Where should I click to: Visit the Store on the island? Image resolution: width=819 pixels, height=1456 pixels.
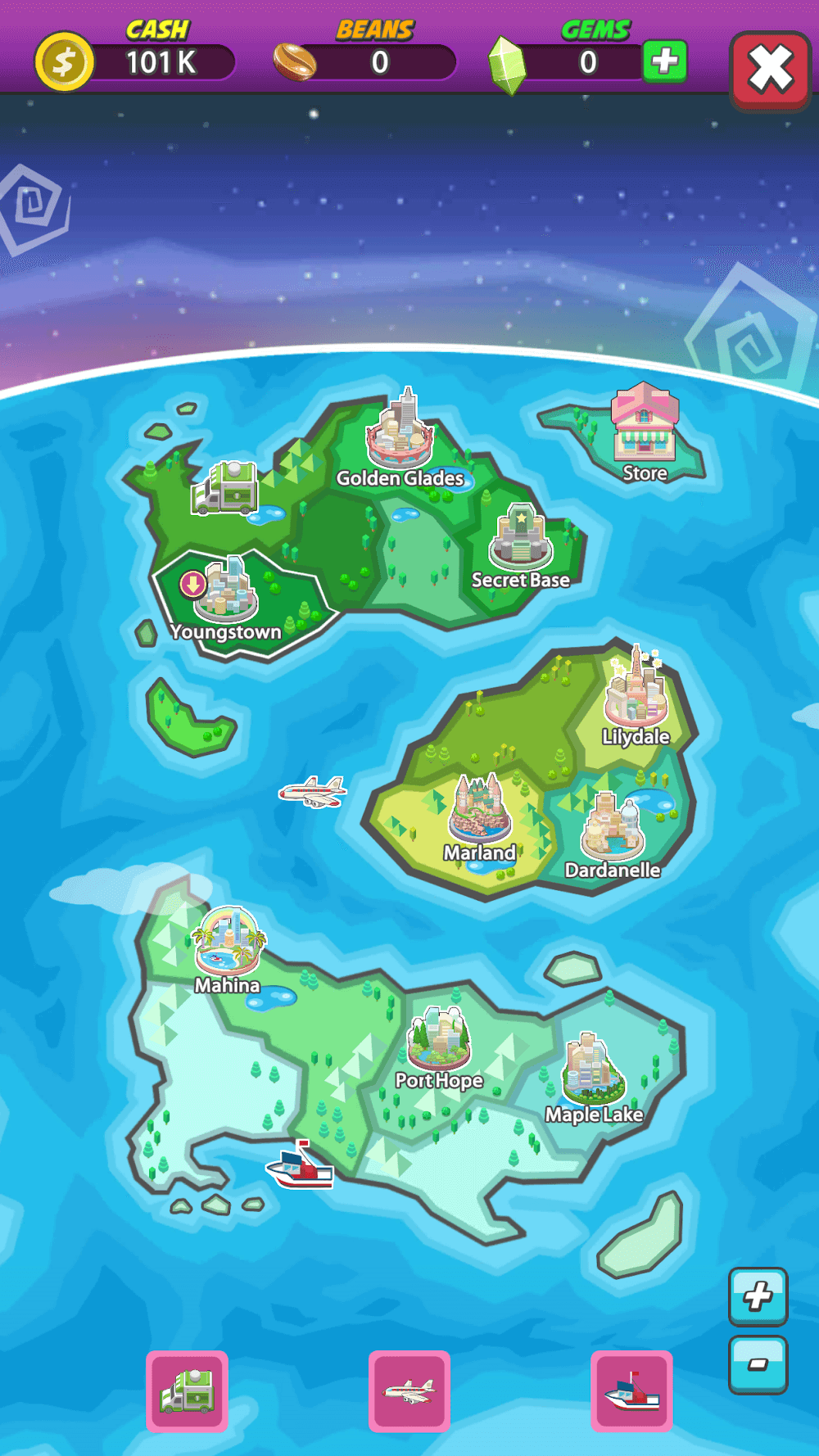645,426
